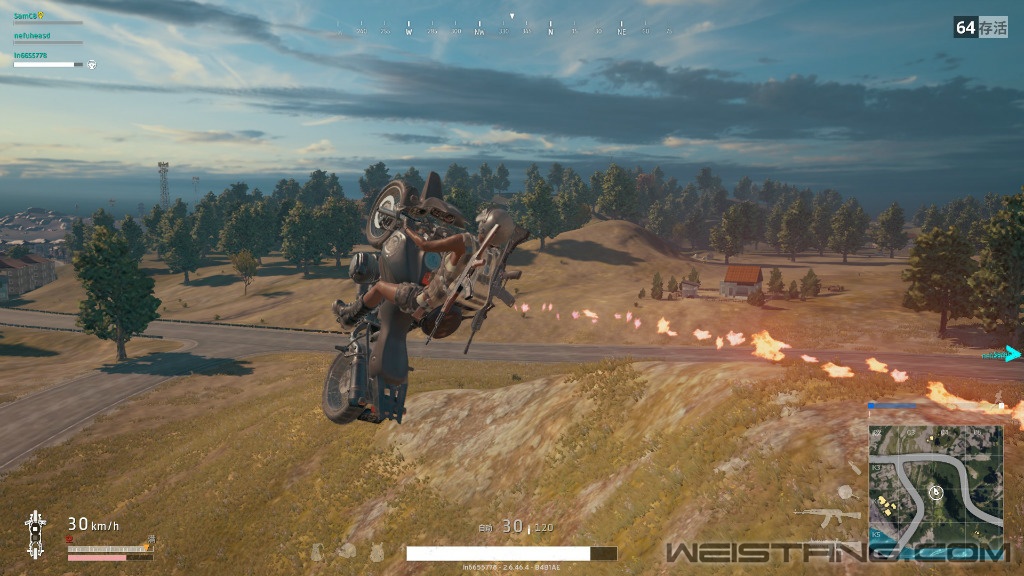Select the AKM rifle weapon icon
The image size is (1024, 576).
pos(827,516)
